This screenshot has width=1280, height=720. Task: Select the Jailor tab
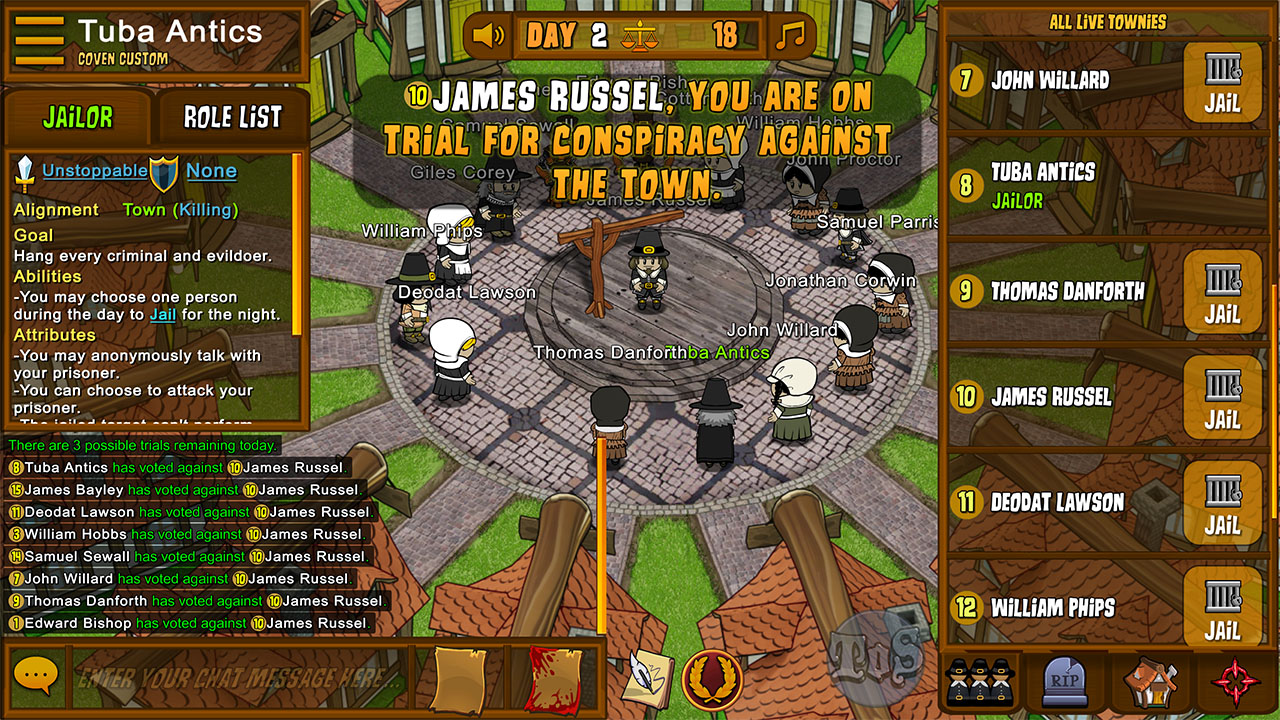coord(78,117)
